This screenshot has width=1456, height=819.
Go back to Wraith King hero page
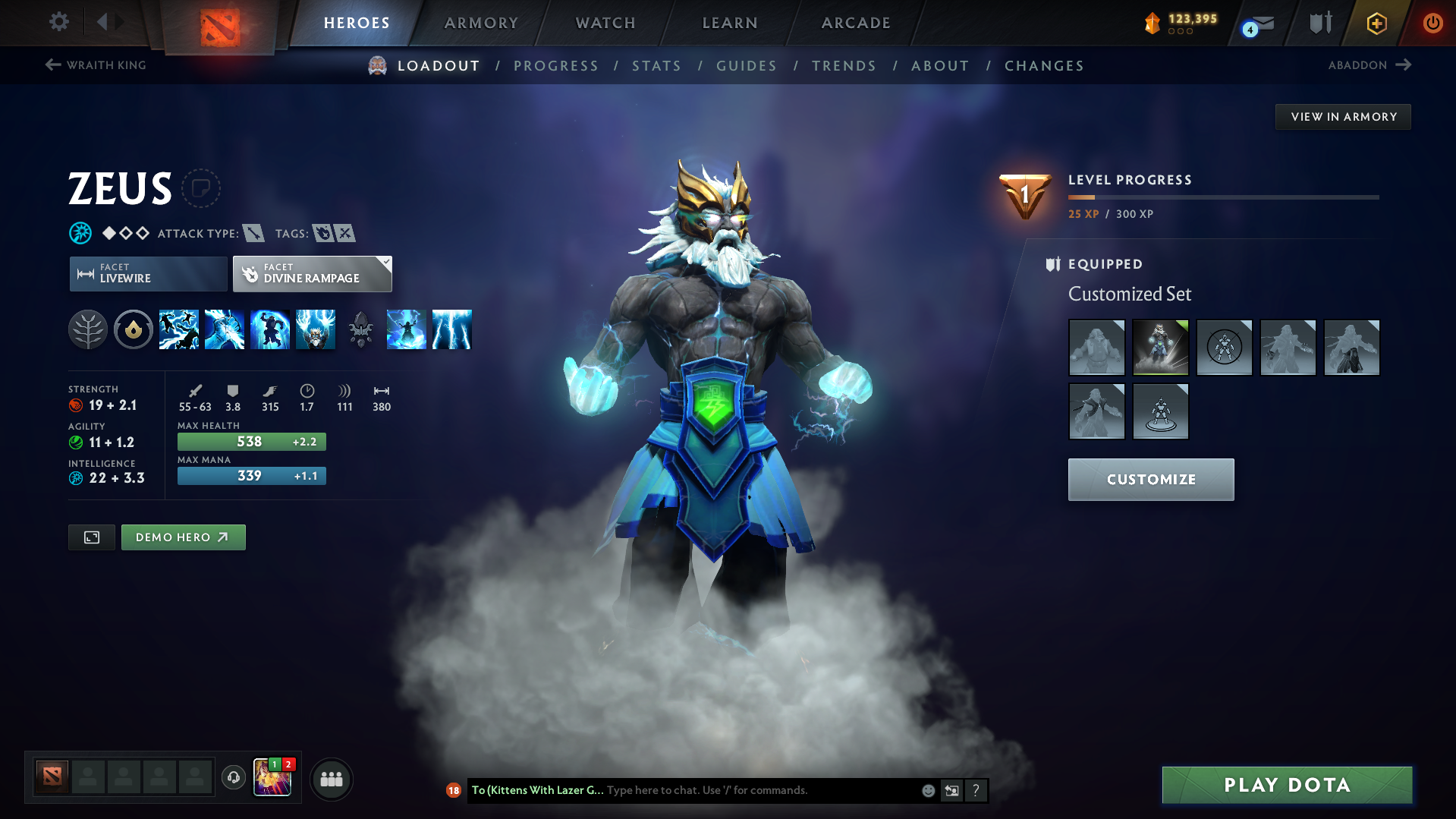pos(95,65)
